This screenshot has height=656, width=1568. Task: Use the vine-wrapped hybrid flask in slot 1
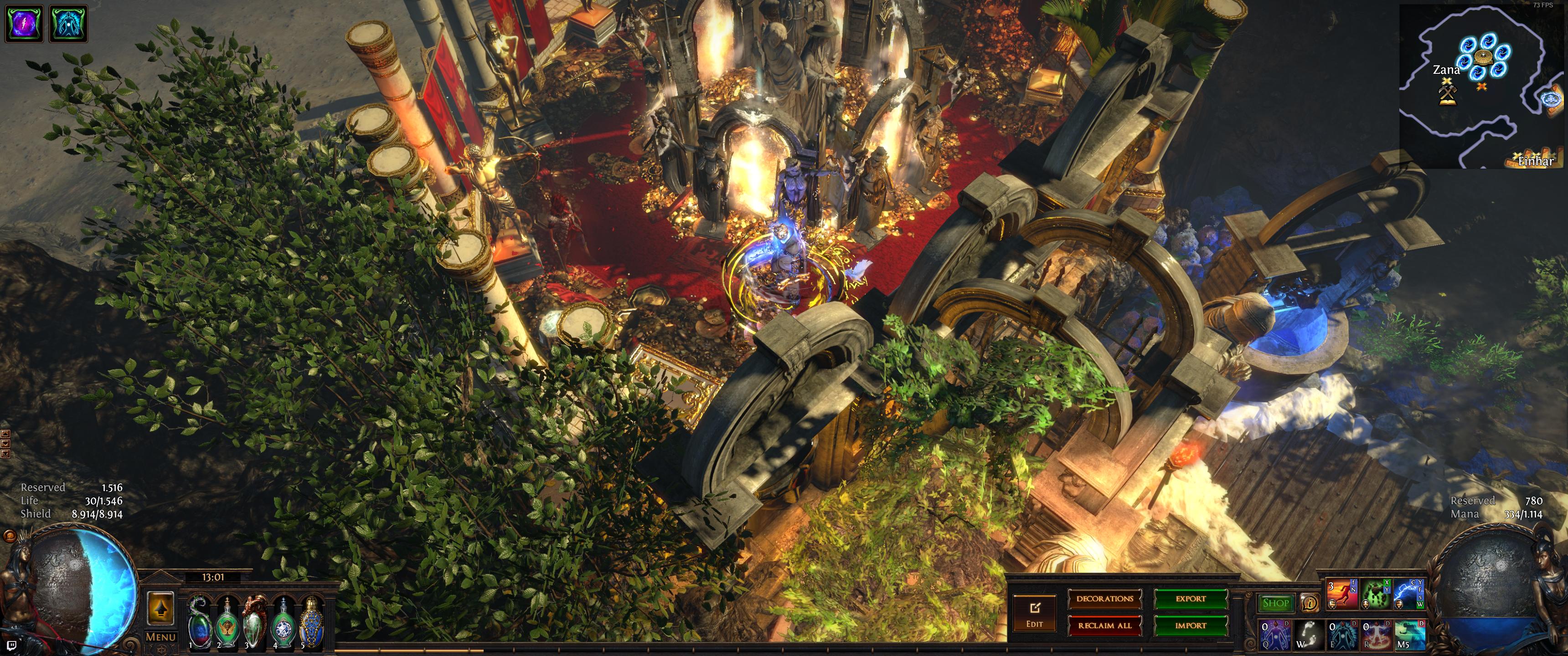[198, 623]
